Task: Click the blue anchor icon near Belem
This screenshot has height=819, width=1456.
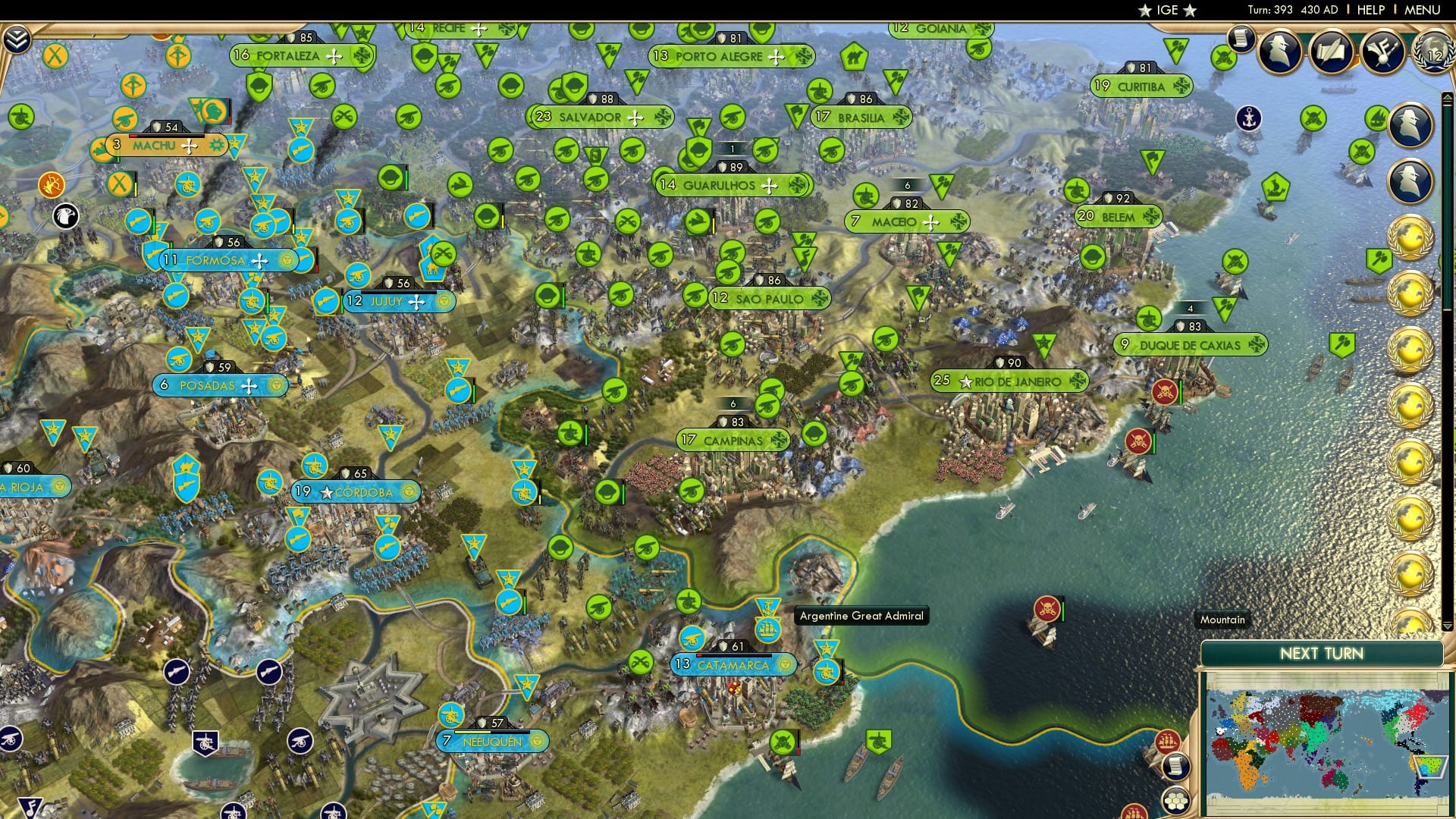Action: coord(1248,119)
